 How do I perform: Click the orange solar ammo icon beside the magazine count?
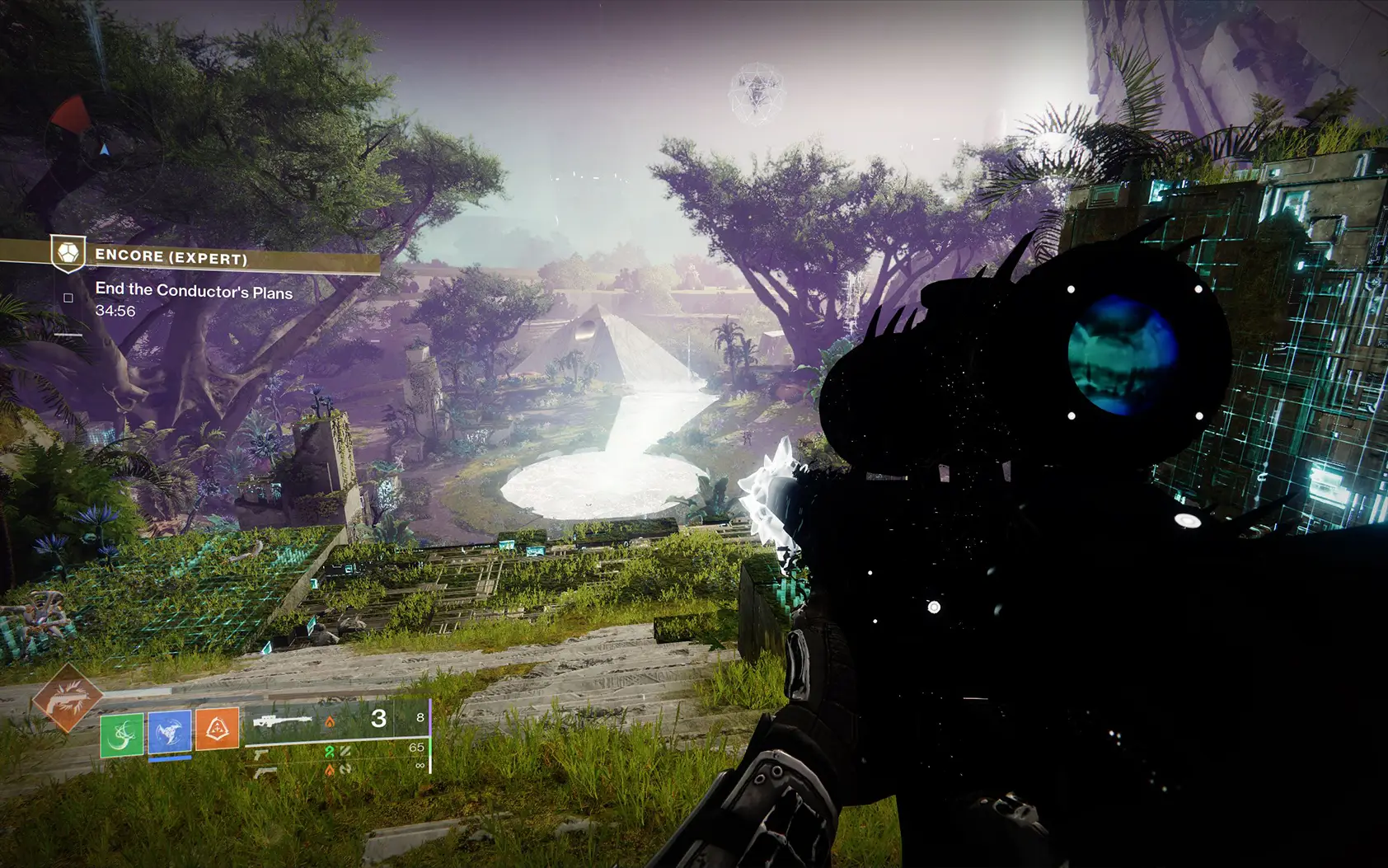pyautogui.click(x=330, y=722)
